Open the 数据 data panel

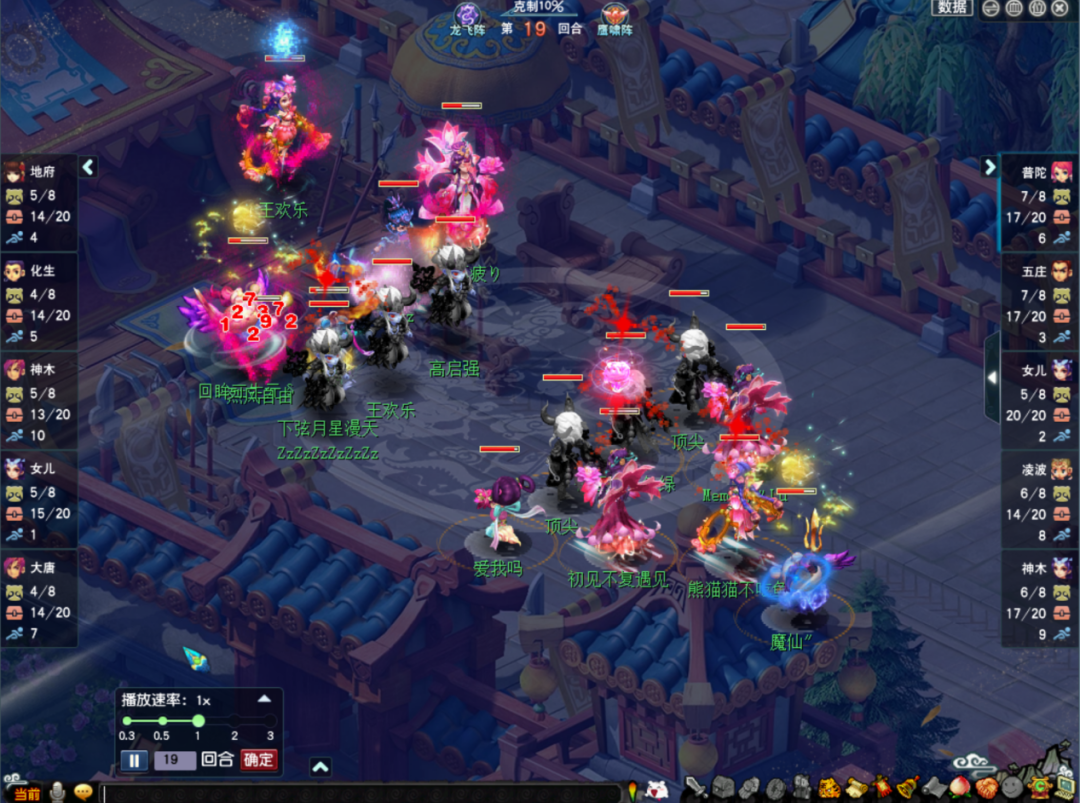coord(953,8)
